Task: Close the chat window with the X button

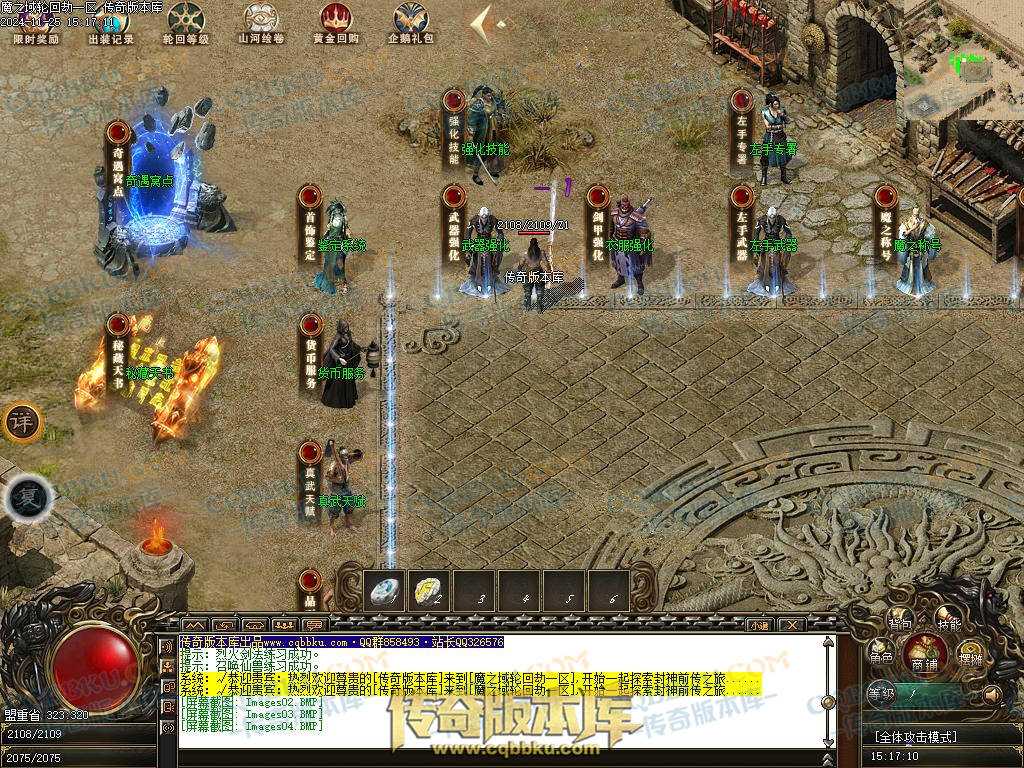Action: 790,625
